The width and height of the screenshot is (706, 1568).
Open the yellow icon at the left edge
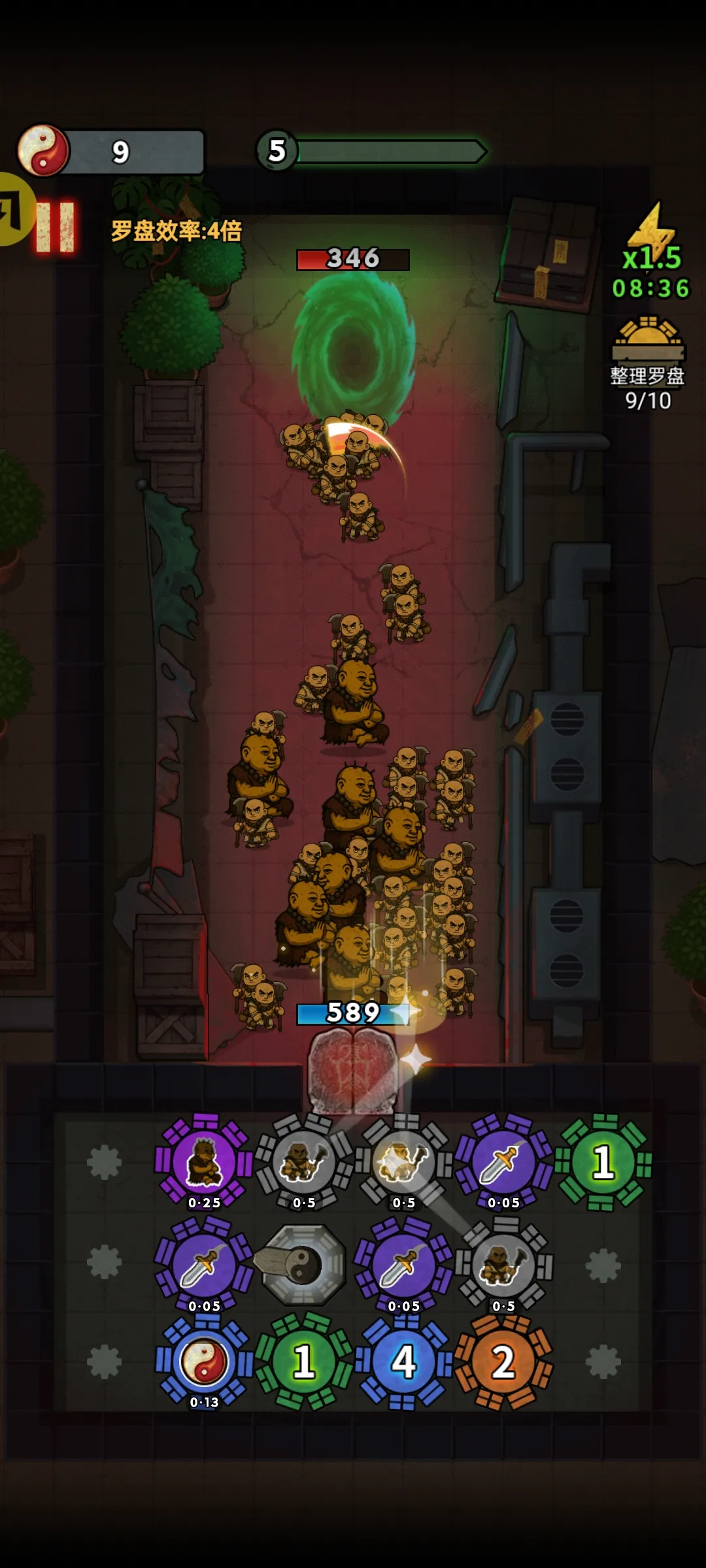[x=14, y=209]
